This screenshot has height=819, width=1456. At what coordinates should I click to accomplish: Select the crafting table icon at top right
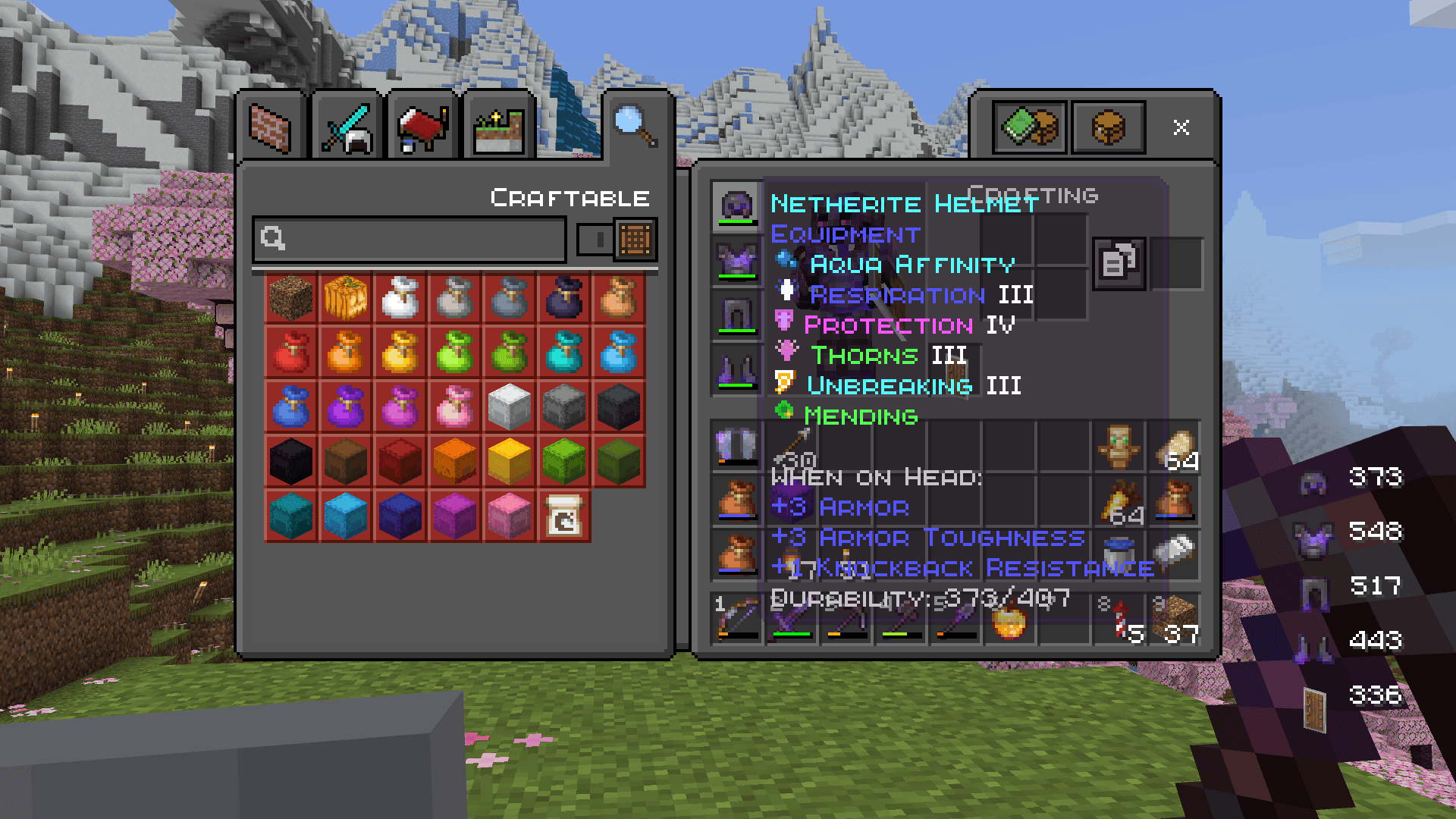[1107, 127]
